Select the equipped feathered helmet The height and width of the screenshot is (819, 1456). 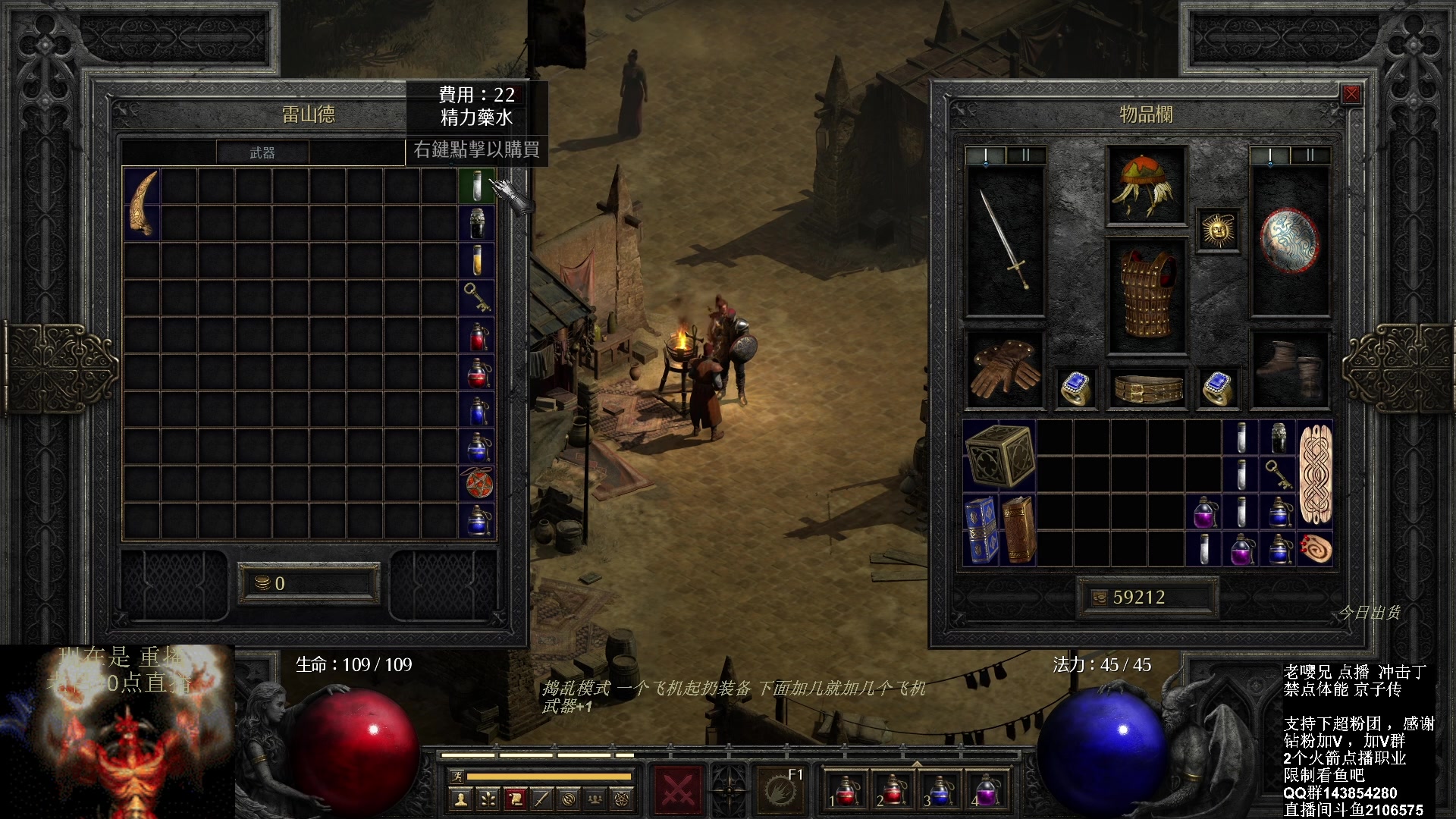1145,186
